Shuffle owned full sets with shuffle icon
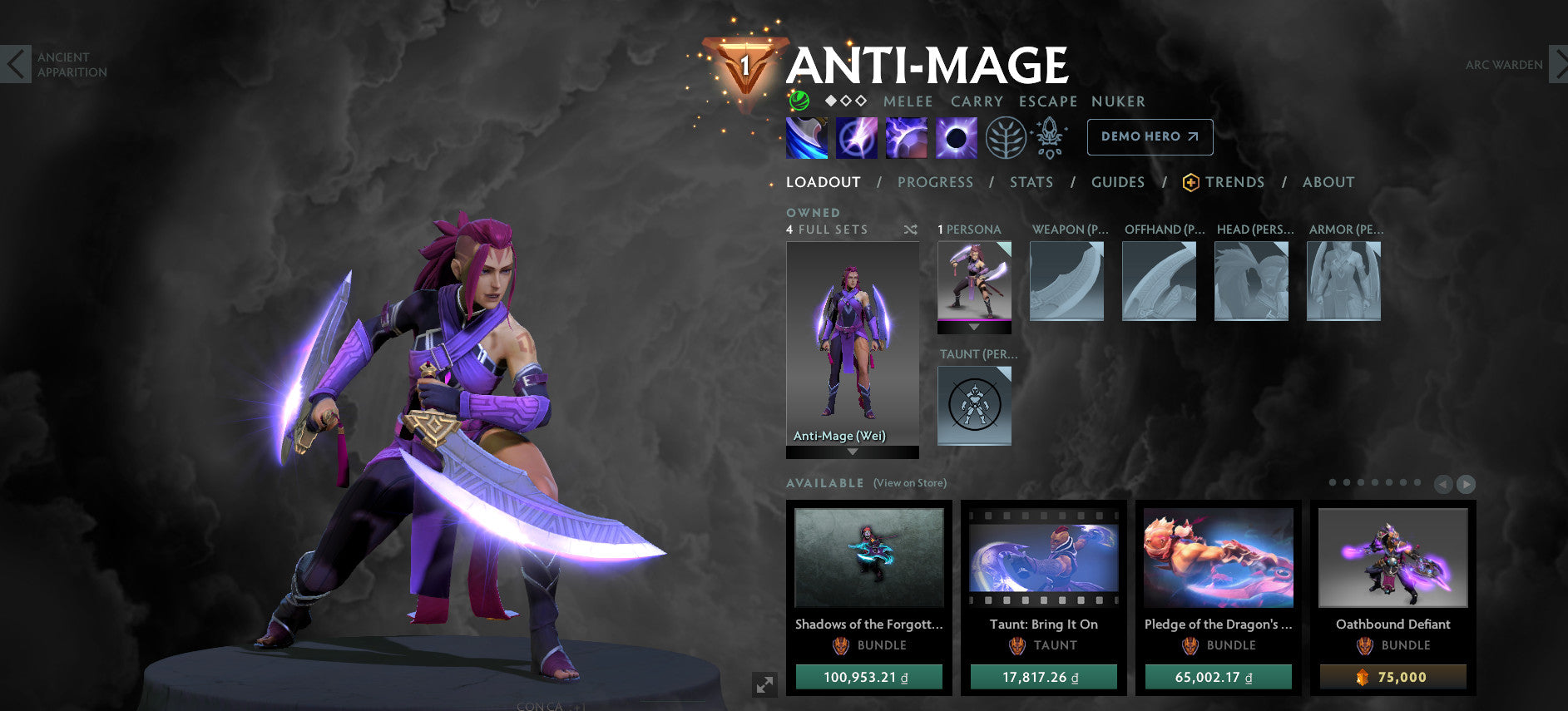Image resolution: width=1568 pixels, height=711 pixels. click(x=911, y=230)
